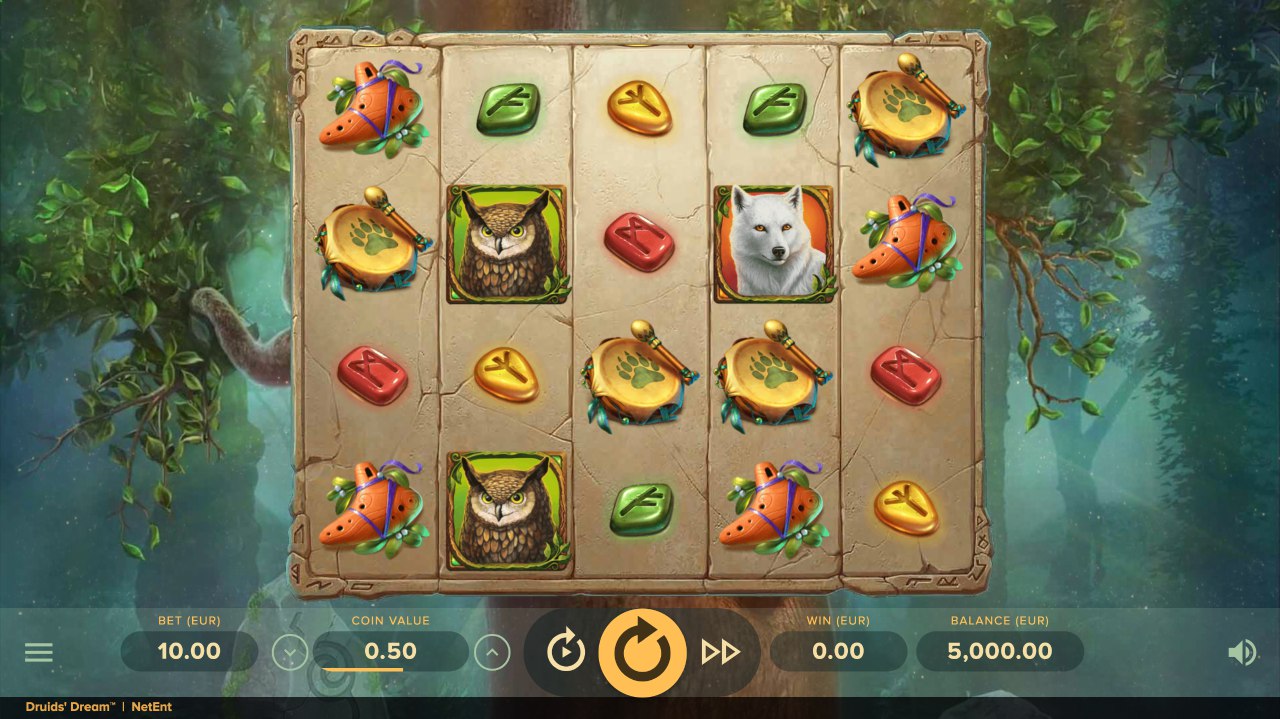Decrease the coin value
Image resolution: width=1280 pixels, height=719 pixels.
pos(290,653)
